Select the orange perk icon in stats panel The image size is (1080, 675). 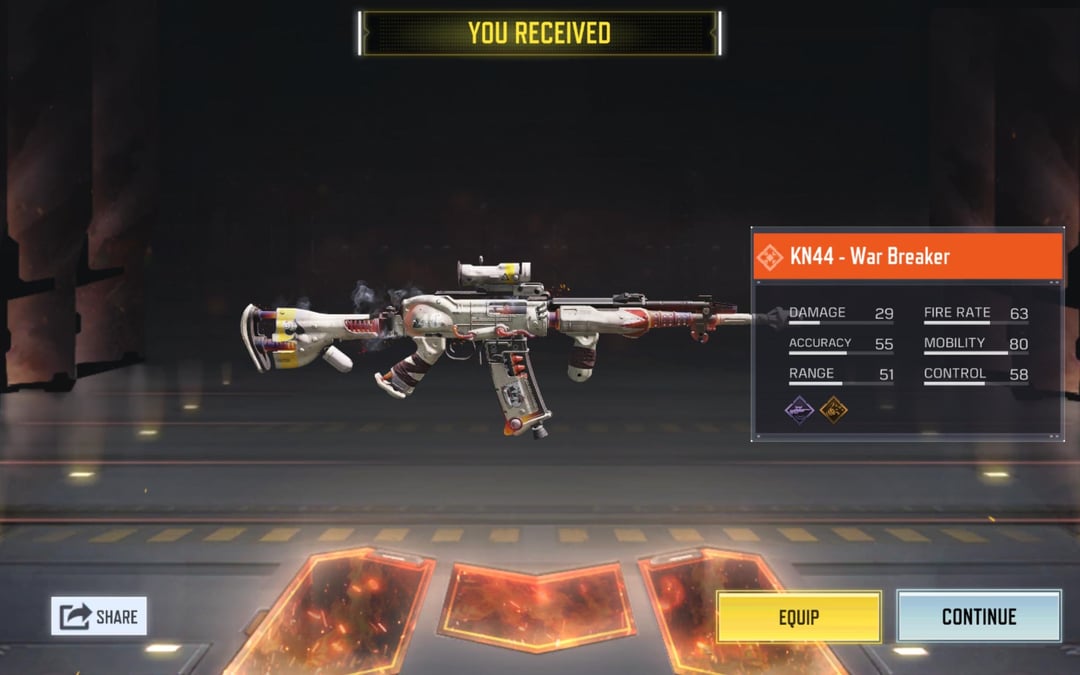coord(834,409)
